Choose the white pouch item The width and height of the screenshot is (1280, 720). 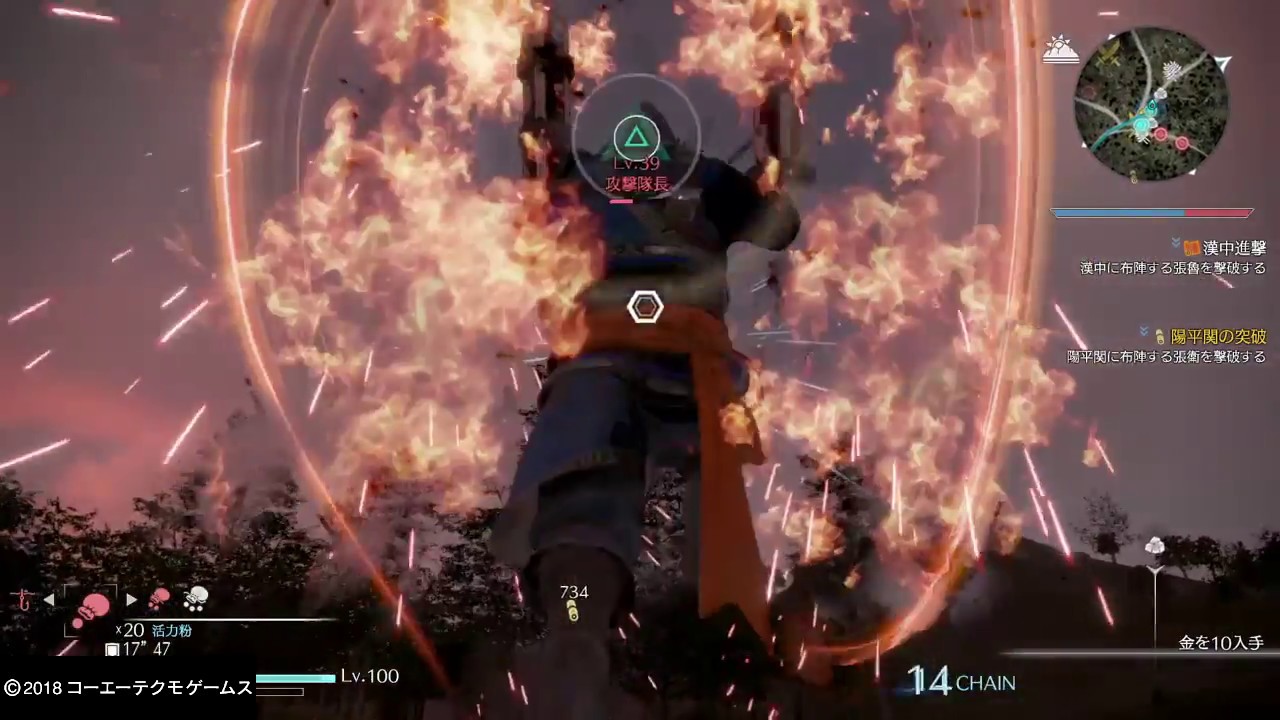(x=195, y=598)
